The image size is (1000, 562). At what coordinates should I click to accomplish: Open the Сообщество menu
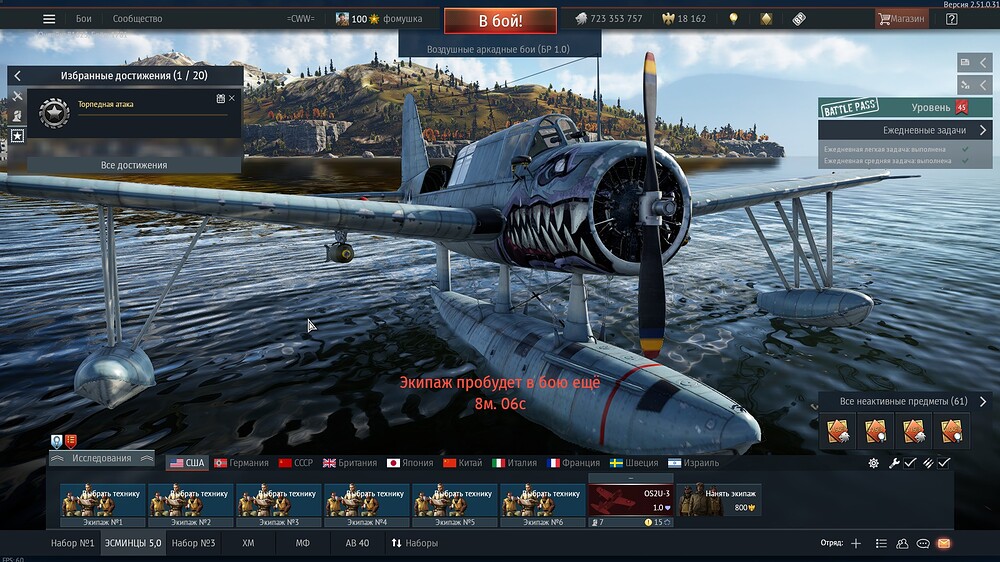pyautogui.click(x=137, y=19)
